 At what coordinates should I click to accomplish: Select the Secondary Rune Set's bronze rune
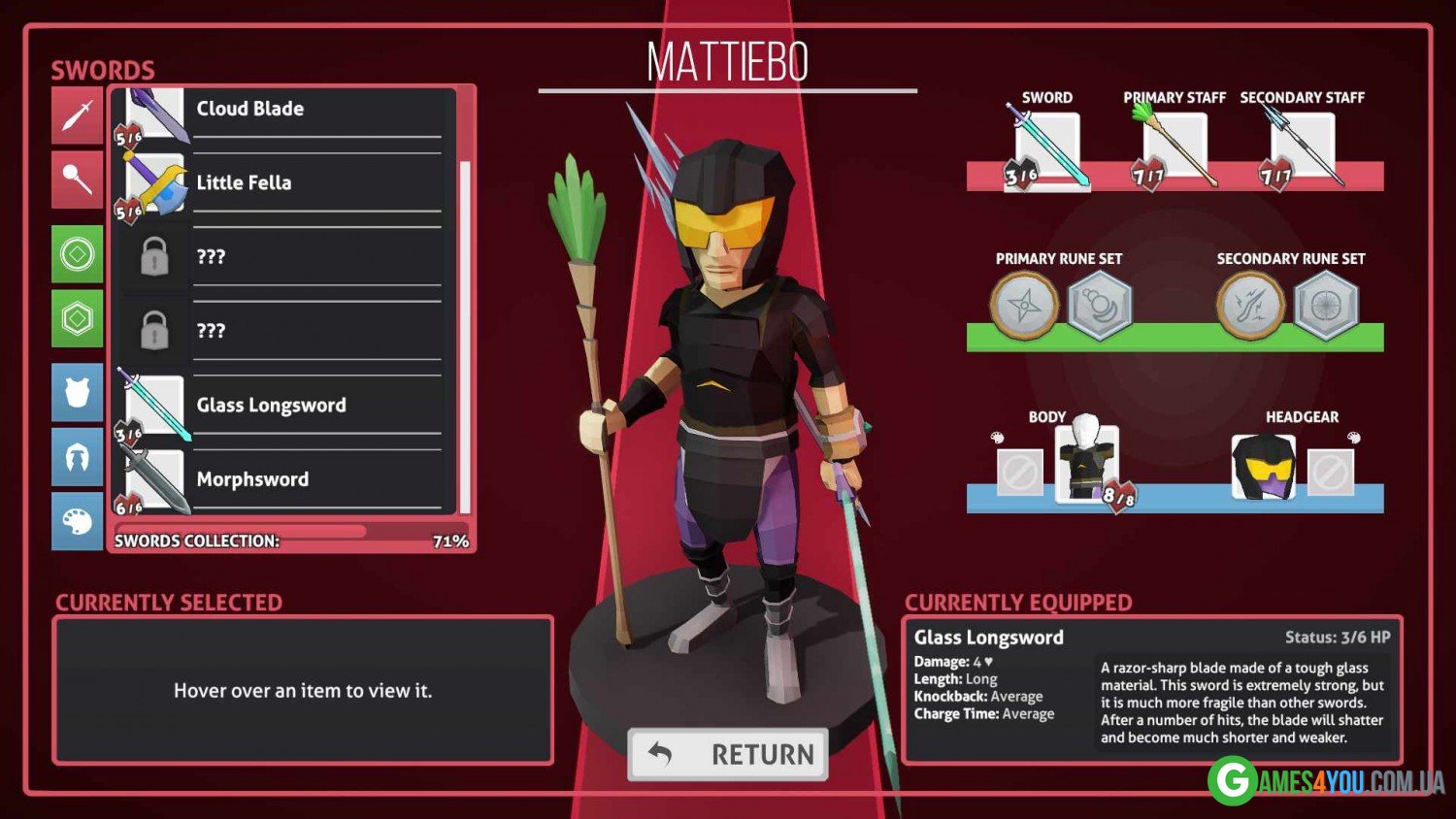(x=1250, y=306)
